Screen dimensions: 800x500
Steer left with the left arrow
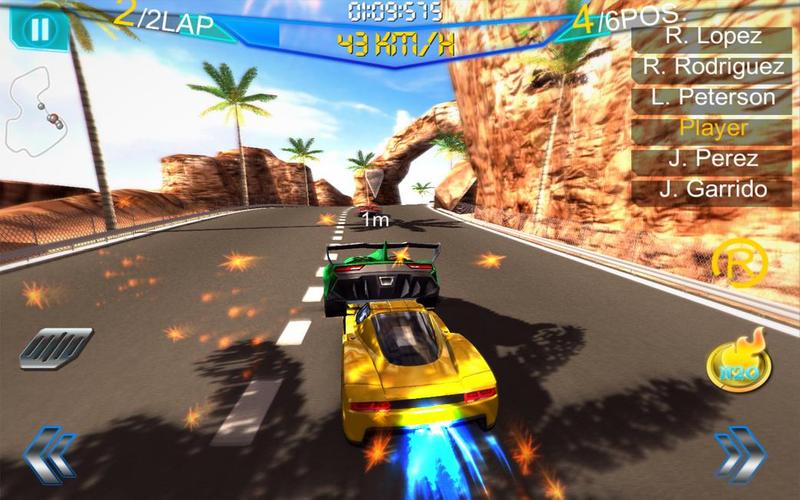click(x=49, y=453)
